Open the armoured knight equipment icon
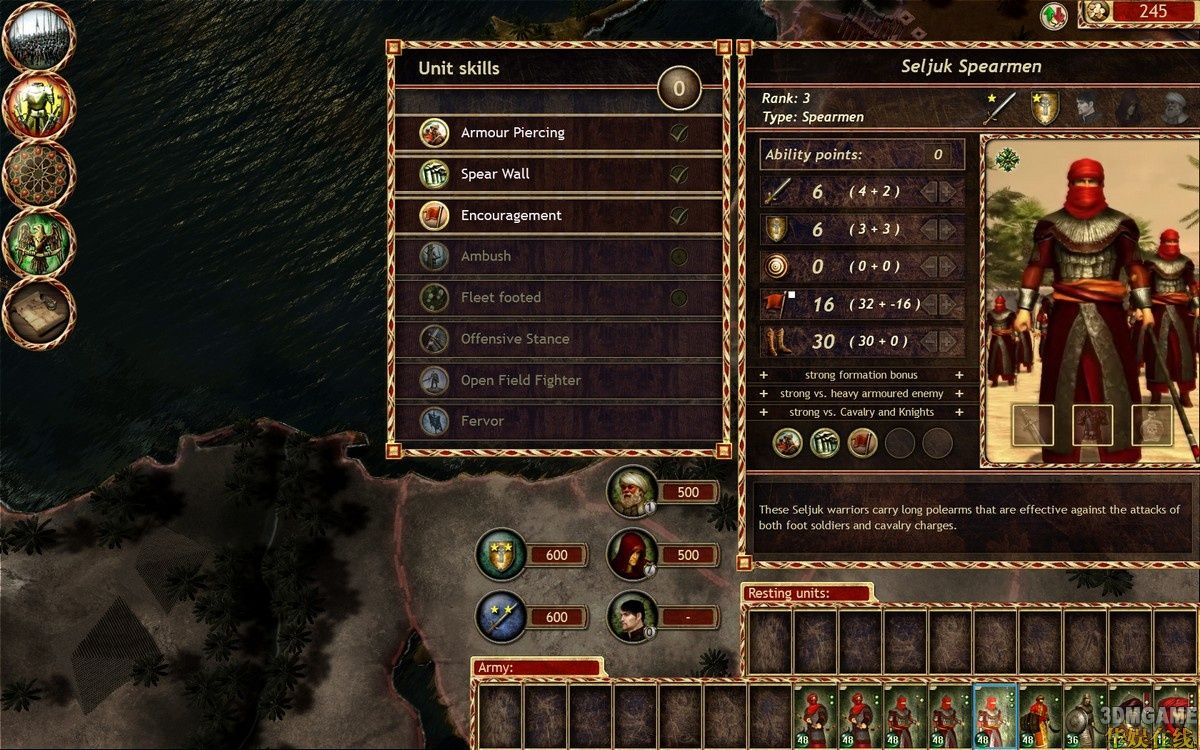Image resolution: width=1200 pixels, height=750 pixels. (x=40, y=106)
